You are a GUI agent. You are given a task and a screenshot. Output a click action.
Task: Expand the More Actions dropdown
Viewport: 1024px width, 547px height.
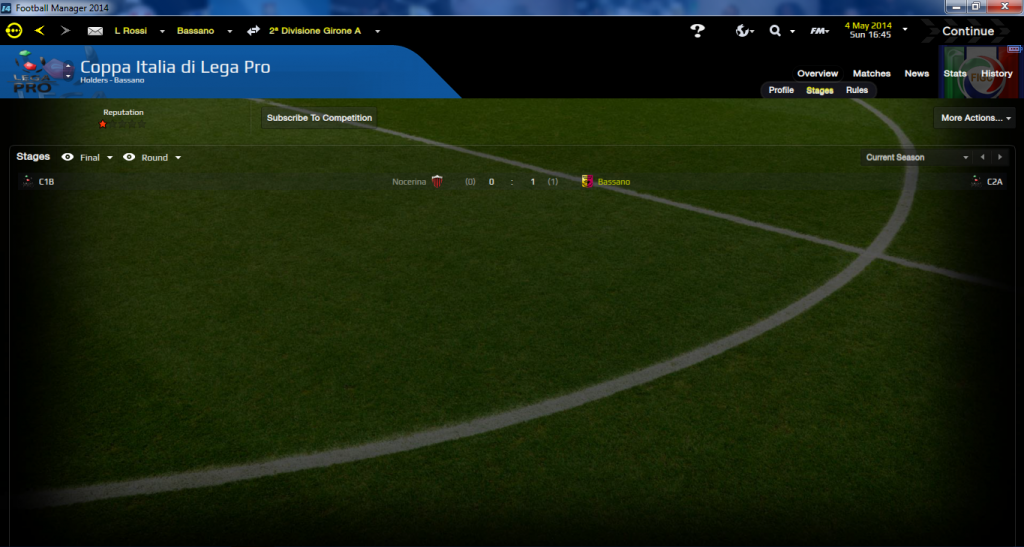point(975,118)
